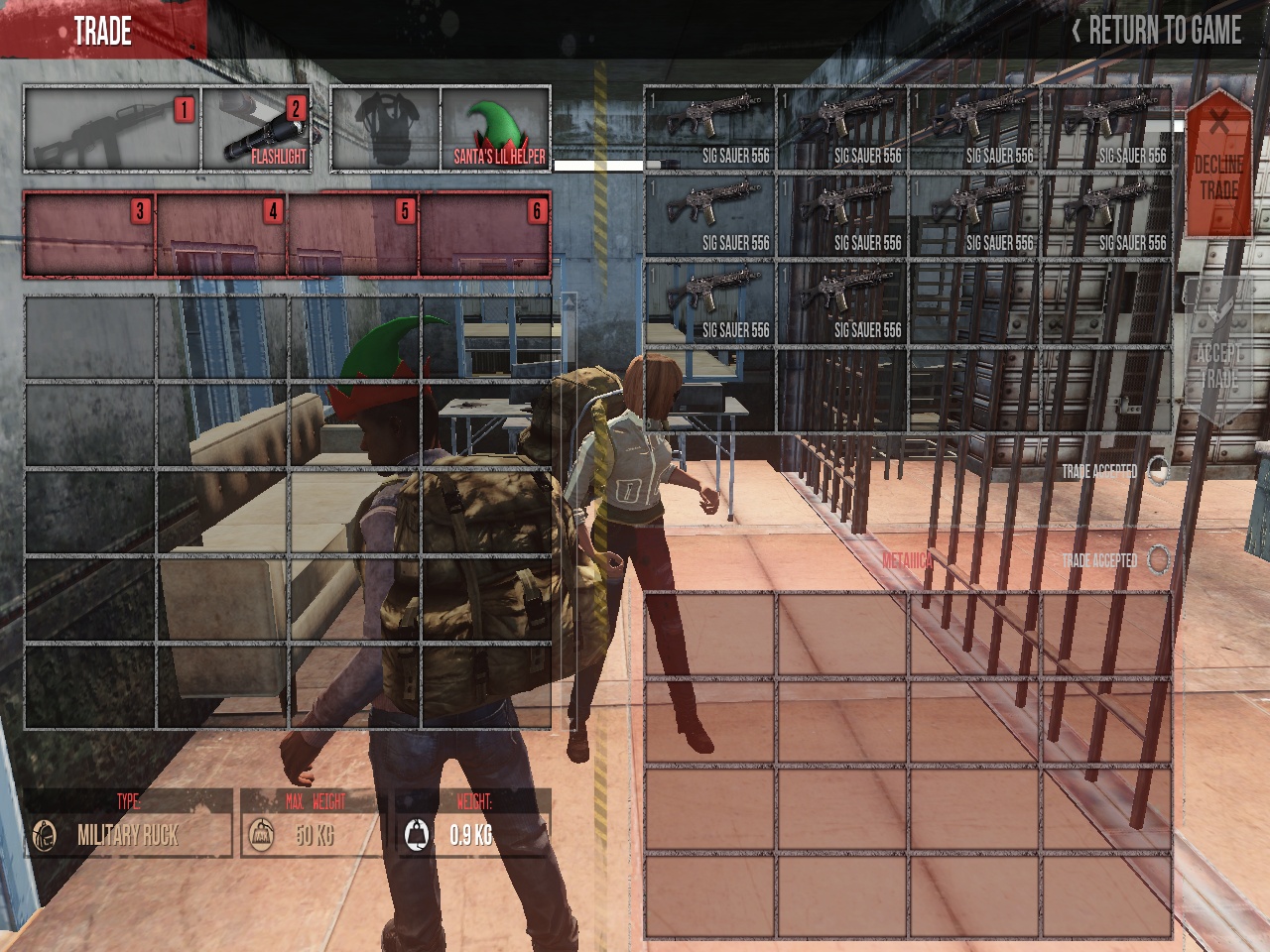Choose the Flashlight in slot 2
Image resolution: width=1270 pixels, height=952 pixels.
257,130
